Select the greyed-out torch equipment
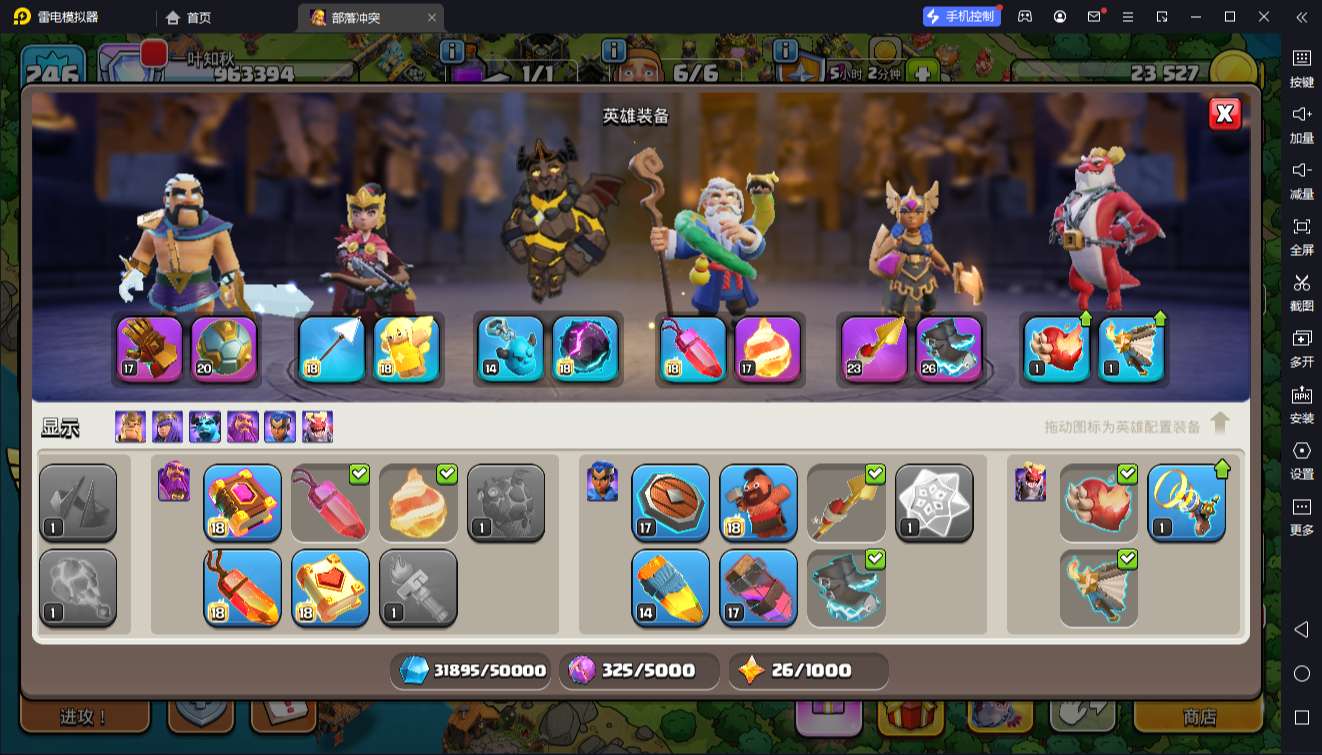Image resolution: width=1322 pixels, height=755 pixels. [418, 587]
